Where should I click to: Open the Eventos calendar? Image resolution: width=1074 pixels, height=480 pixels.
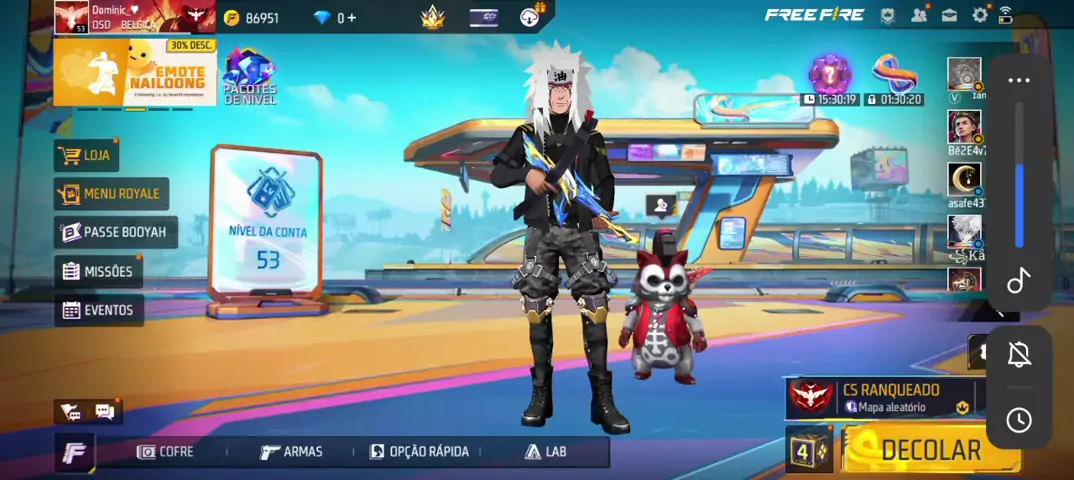pos(98,310)
